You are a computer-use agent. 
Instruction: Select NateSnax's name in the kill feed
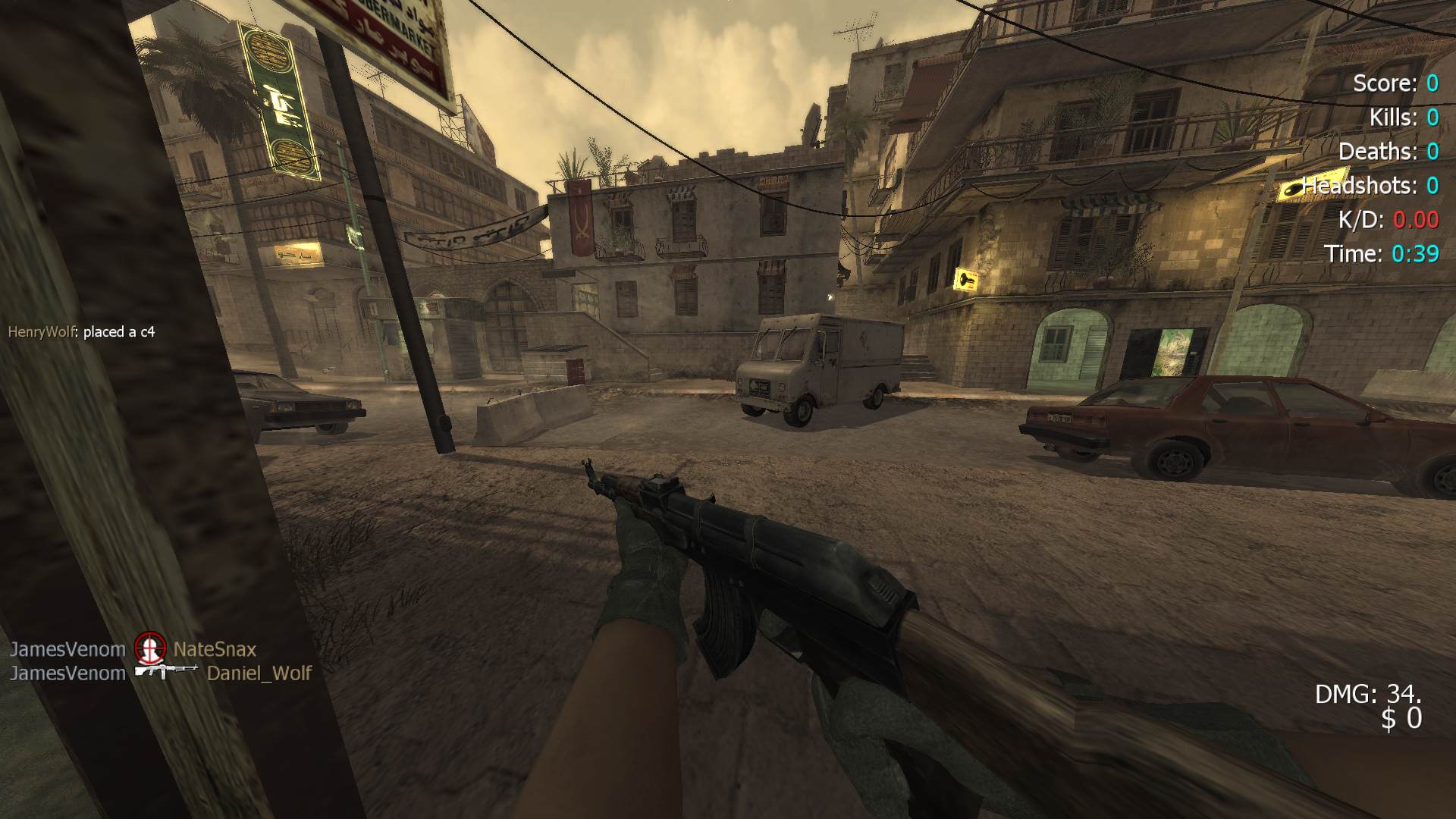click(215, 649)
